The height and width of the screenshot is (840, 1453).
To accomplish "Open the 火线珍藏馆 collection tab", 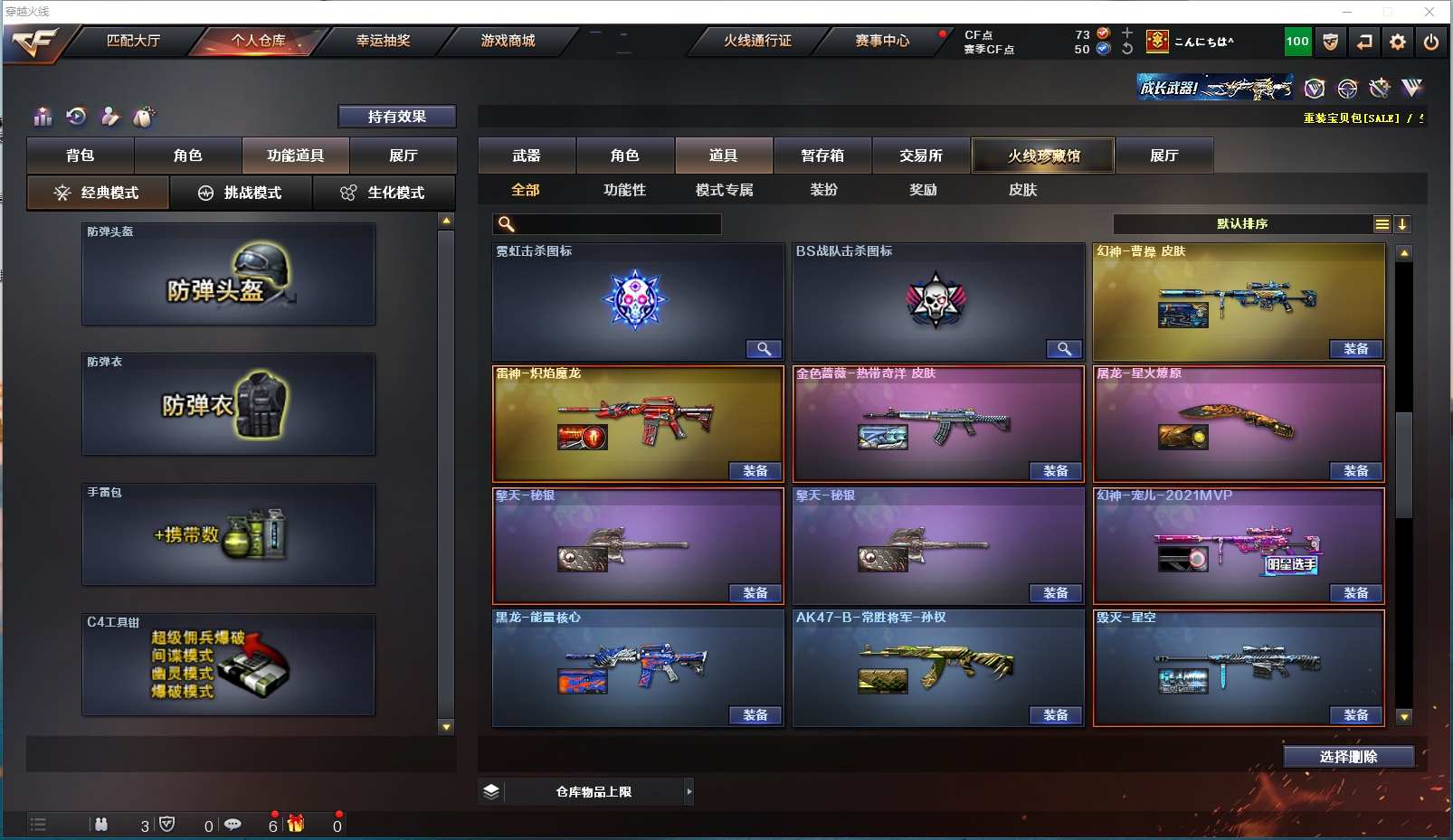I will point(1043,156).
